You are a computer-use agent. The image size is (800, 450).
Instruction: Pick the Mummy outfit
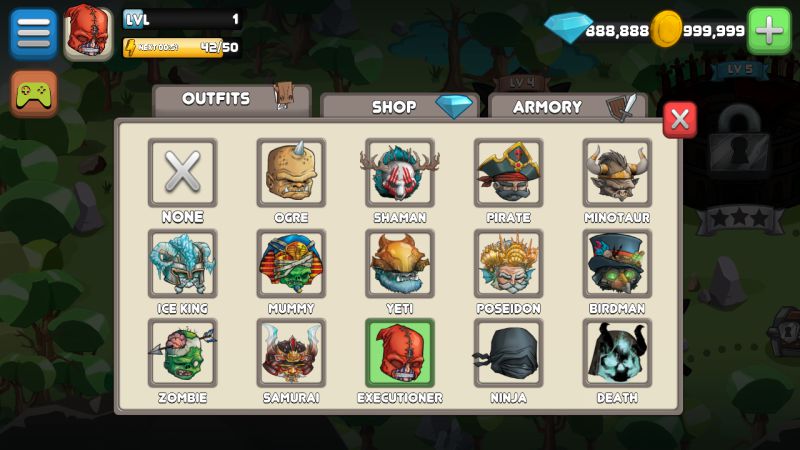[291, 264]
